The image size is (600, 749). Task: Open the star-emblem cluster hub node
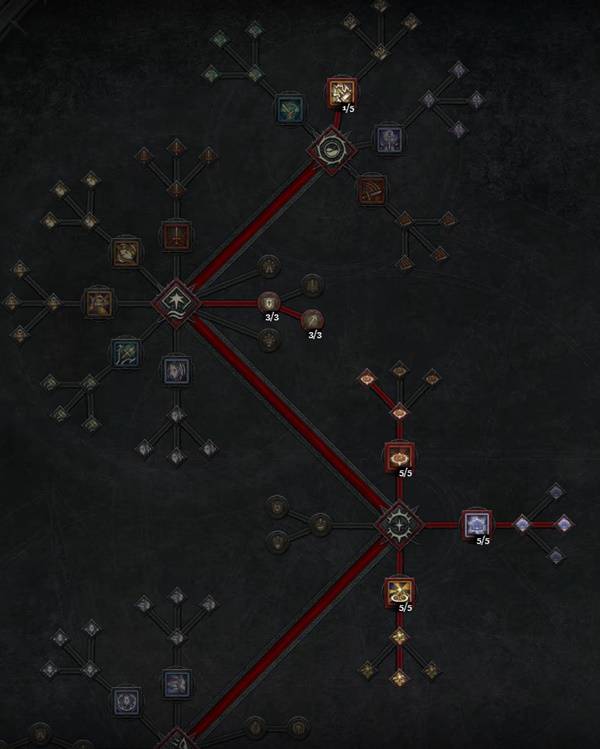pyautogui.click(x=176, y=300)
